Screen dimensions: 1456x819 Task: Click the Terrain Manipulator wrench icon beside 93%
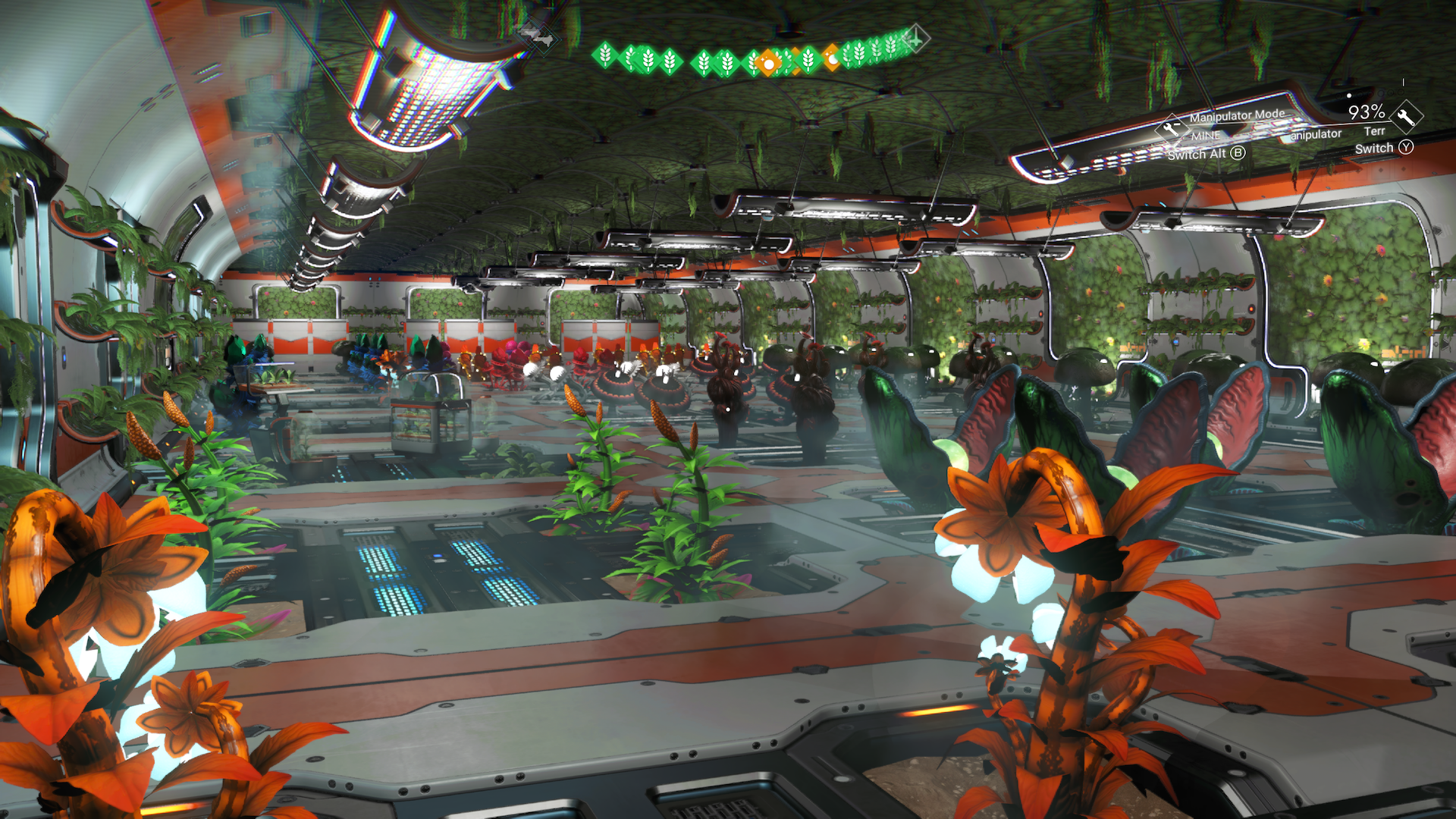click(1407, 116)
